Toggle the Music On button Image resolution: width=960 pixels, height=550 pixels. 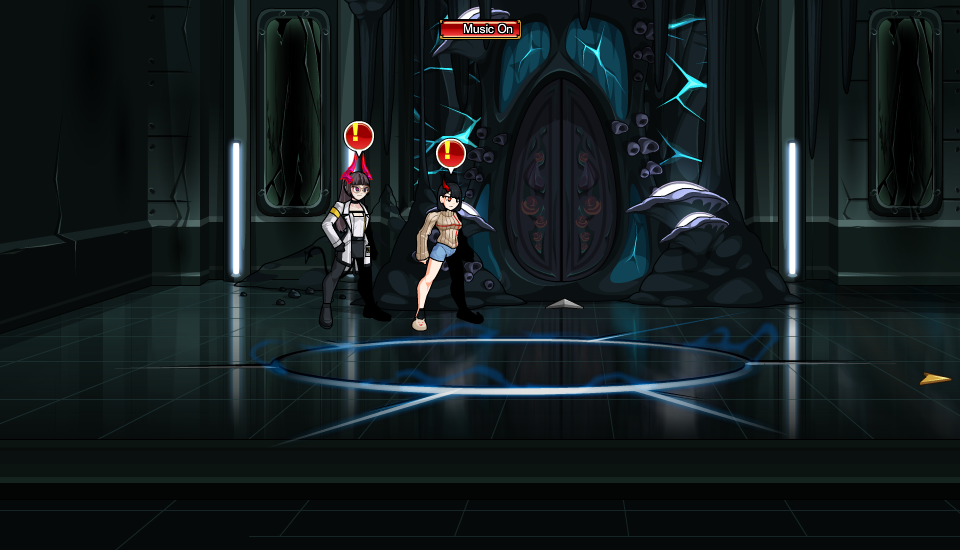tap(480, 29)
